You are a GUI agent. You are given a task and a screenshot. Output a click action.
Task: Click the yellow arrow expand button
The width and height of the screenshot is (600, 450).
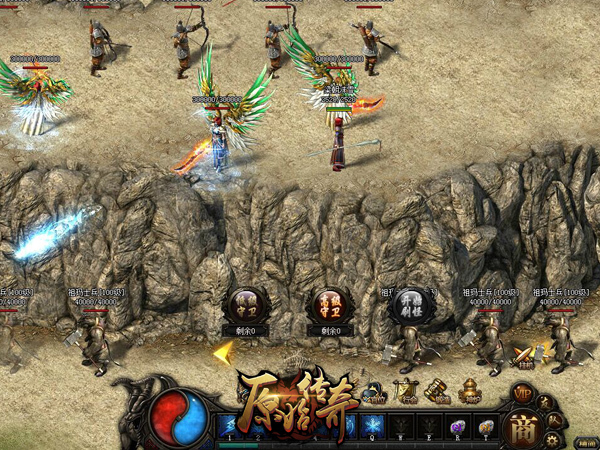coord(223,352)
